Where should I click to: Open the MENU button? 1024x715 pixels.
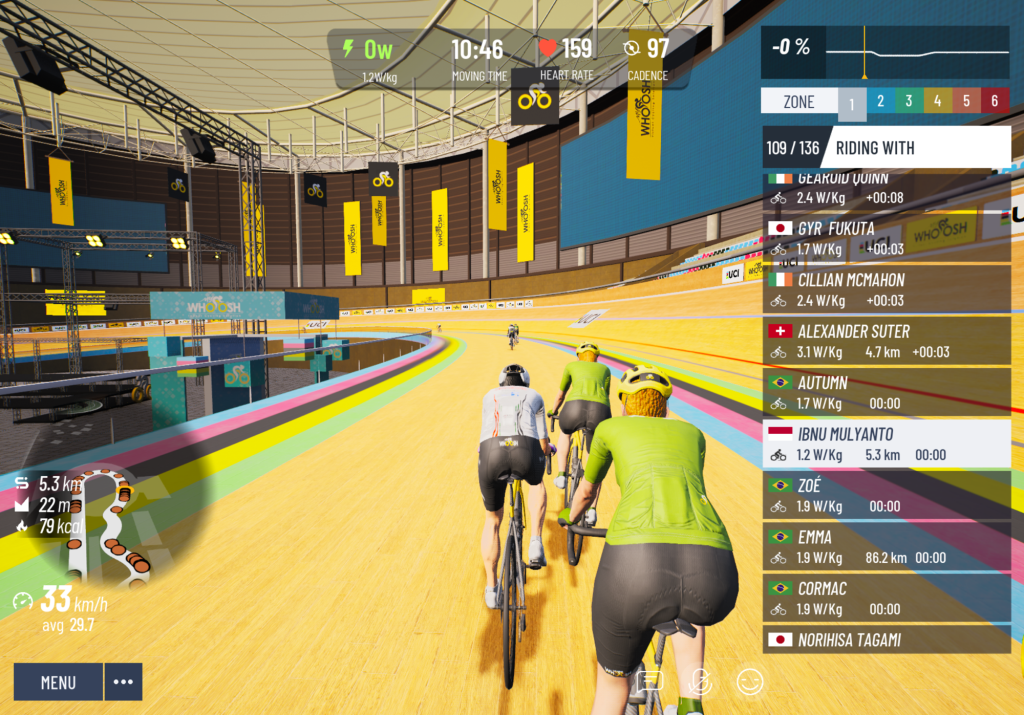[x=58, y=682]
